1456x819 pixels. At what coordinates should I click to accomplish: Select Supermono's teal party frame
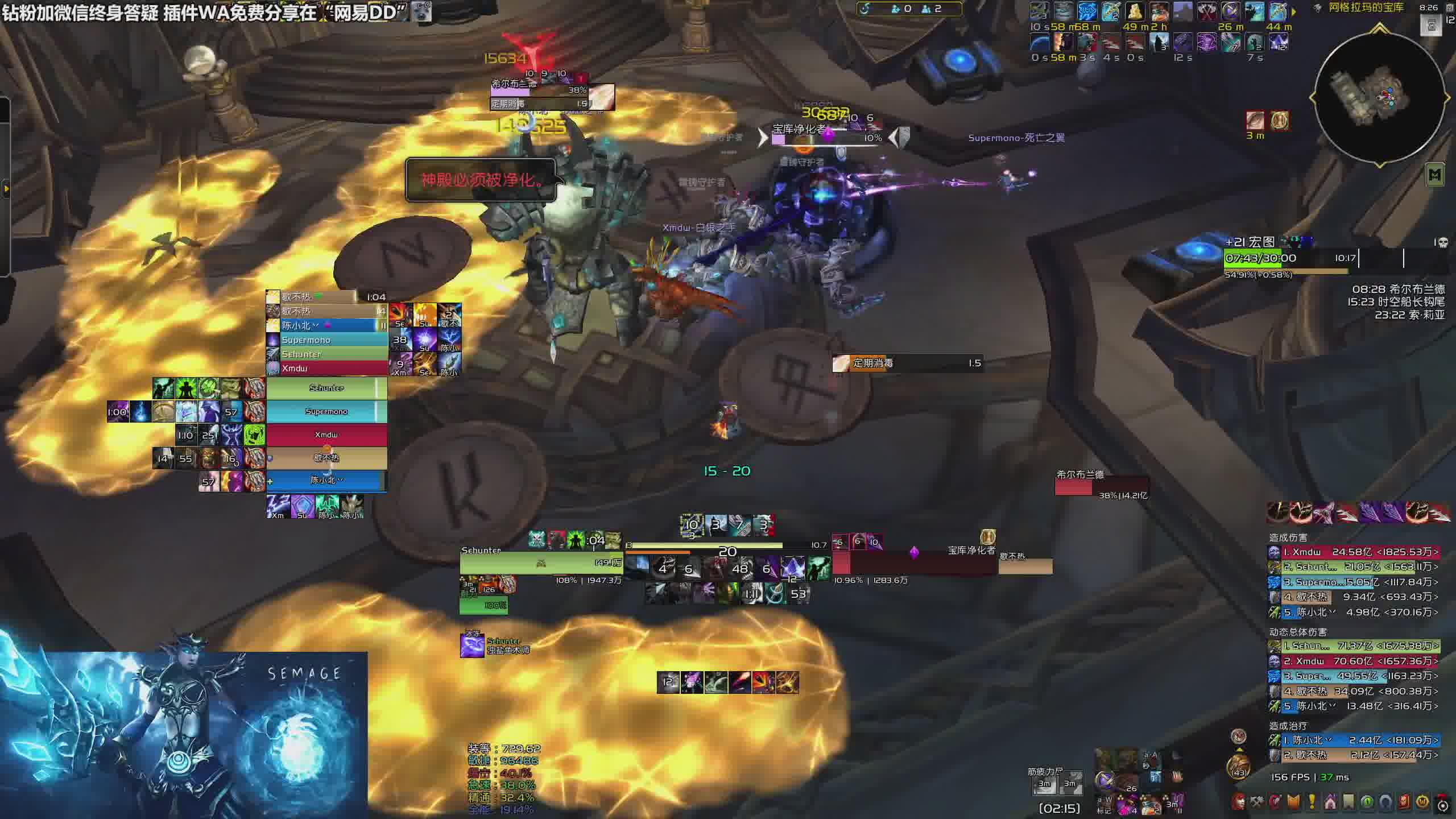click(326, 412)
